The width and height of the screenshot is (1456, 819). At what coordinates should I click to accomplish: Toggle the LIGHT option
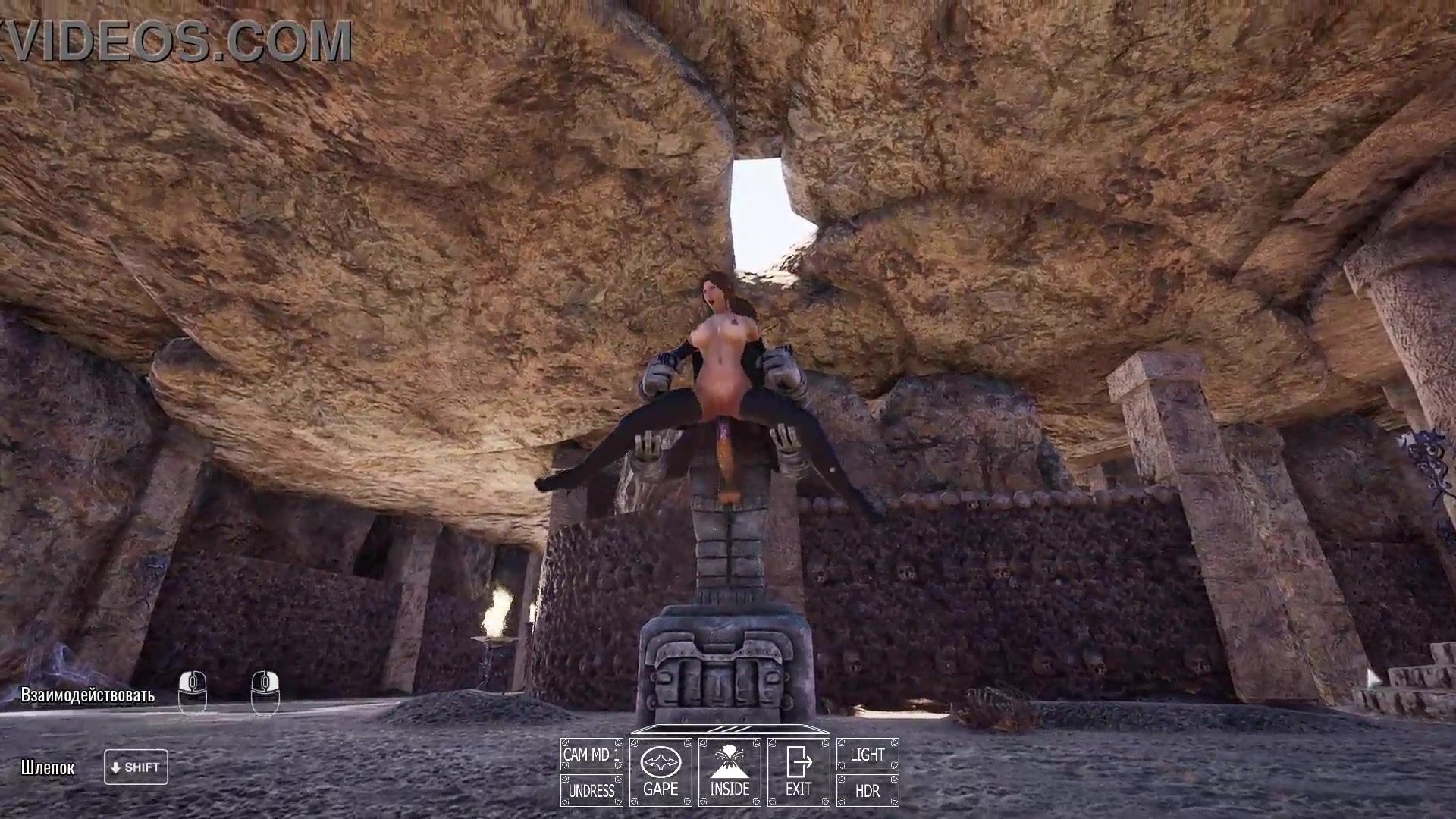[868, 755]
